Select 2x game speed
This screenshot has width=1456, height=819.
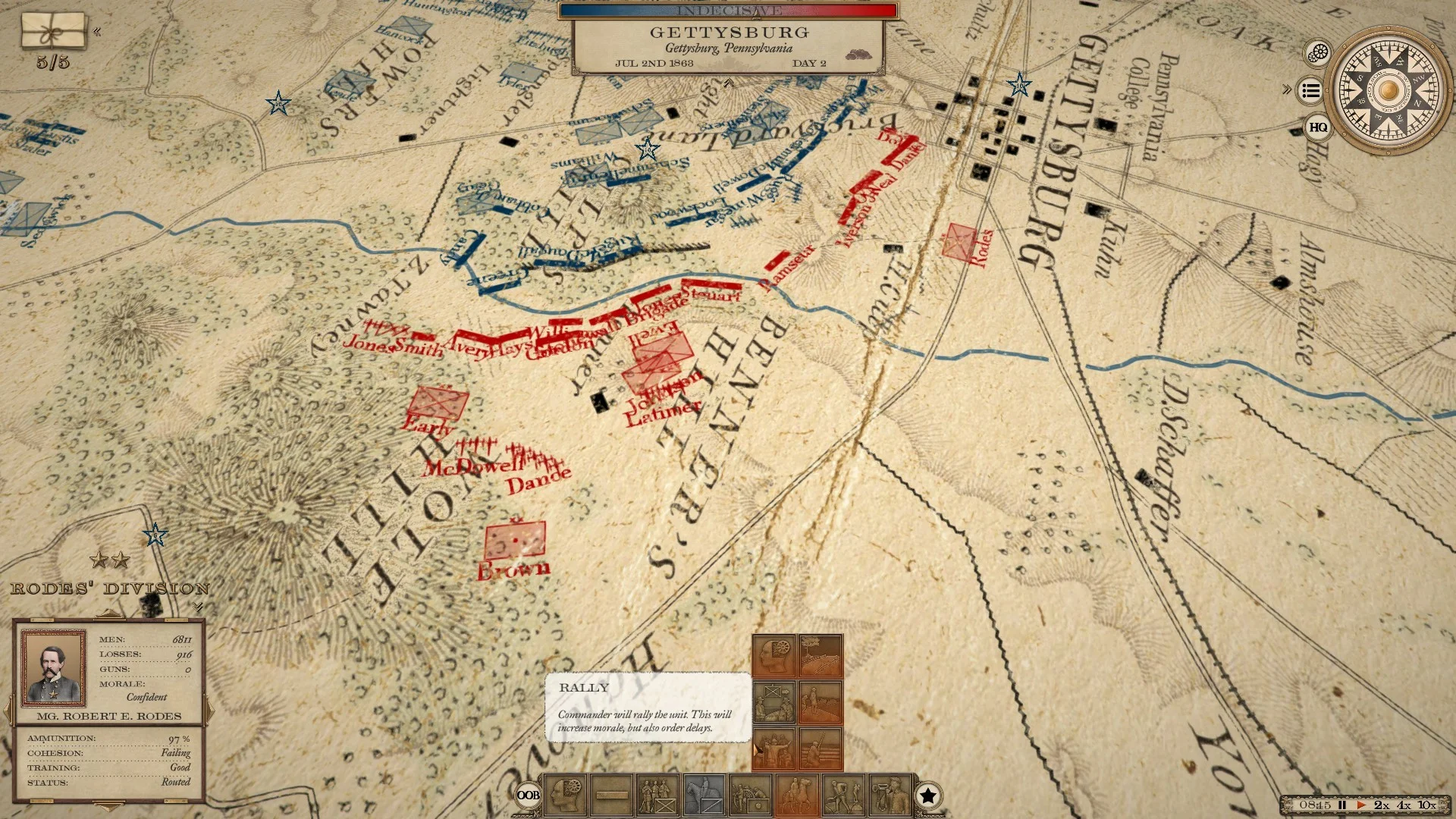[1381, 805]
